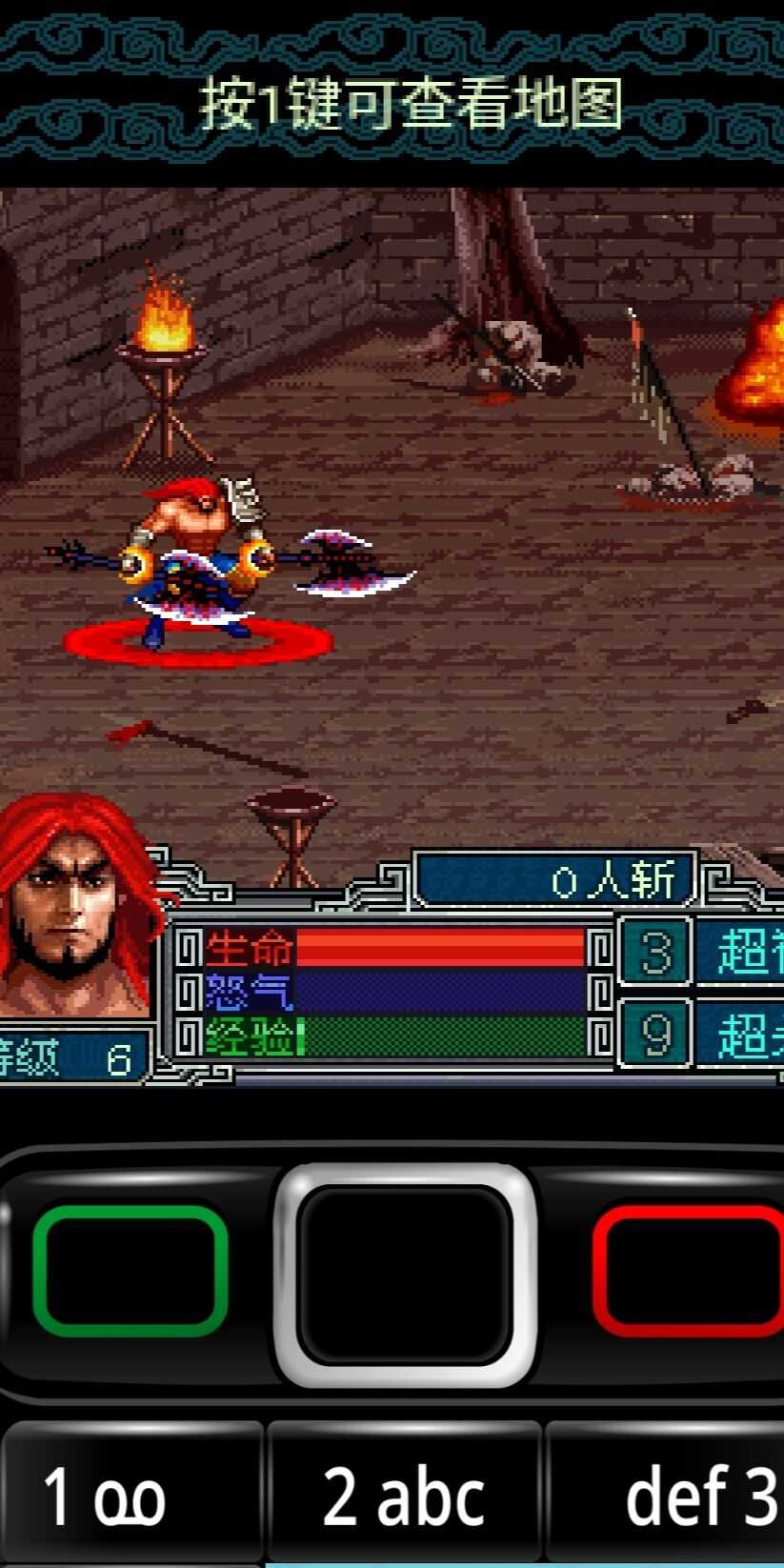784x1568 pixels.
Task: Hit the 2 abc keypad key
Action: [x=404, y=1494]
